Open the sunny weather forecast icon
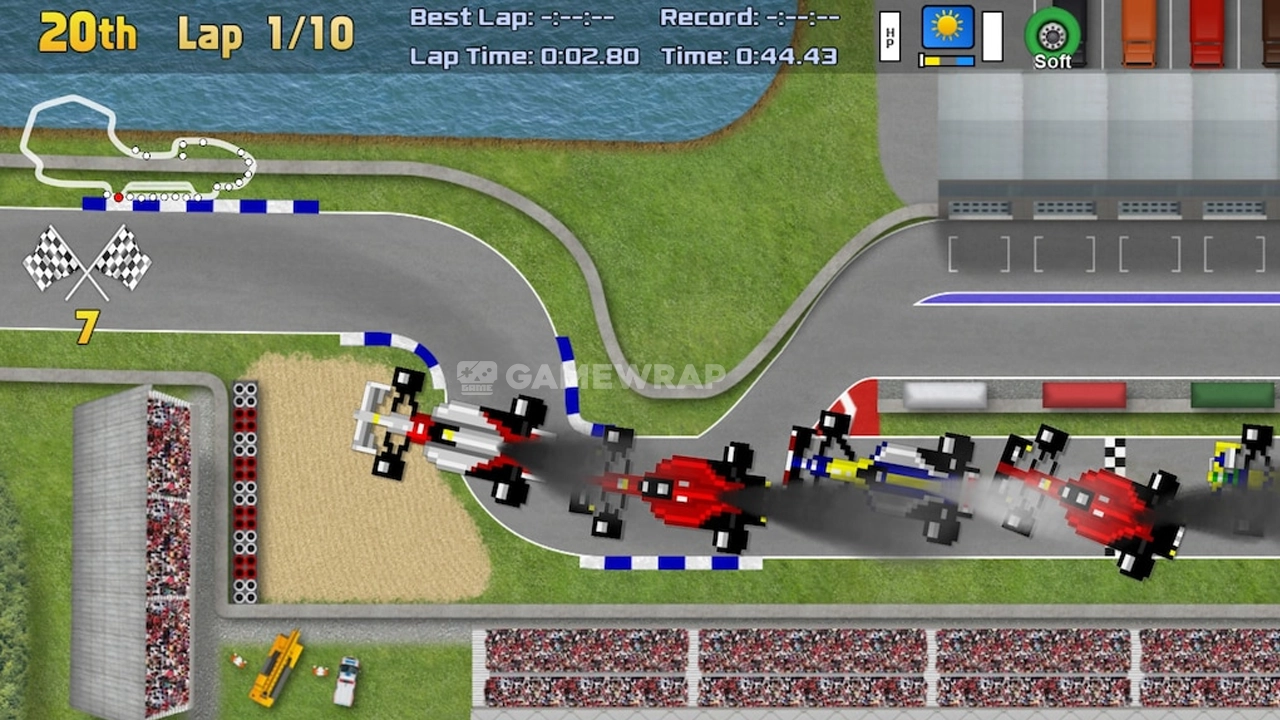The height and width of the screenshot is (720, 1280). coord(947,28)
